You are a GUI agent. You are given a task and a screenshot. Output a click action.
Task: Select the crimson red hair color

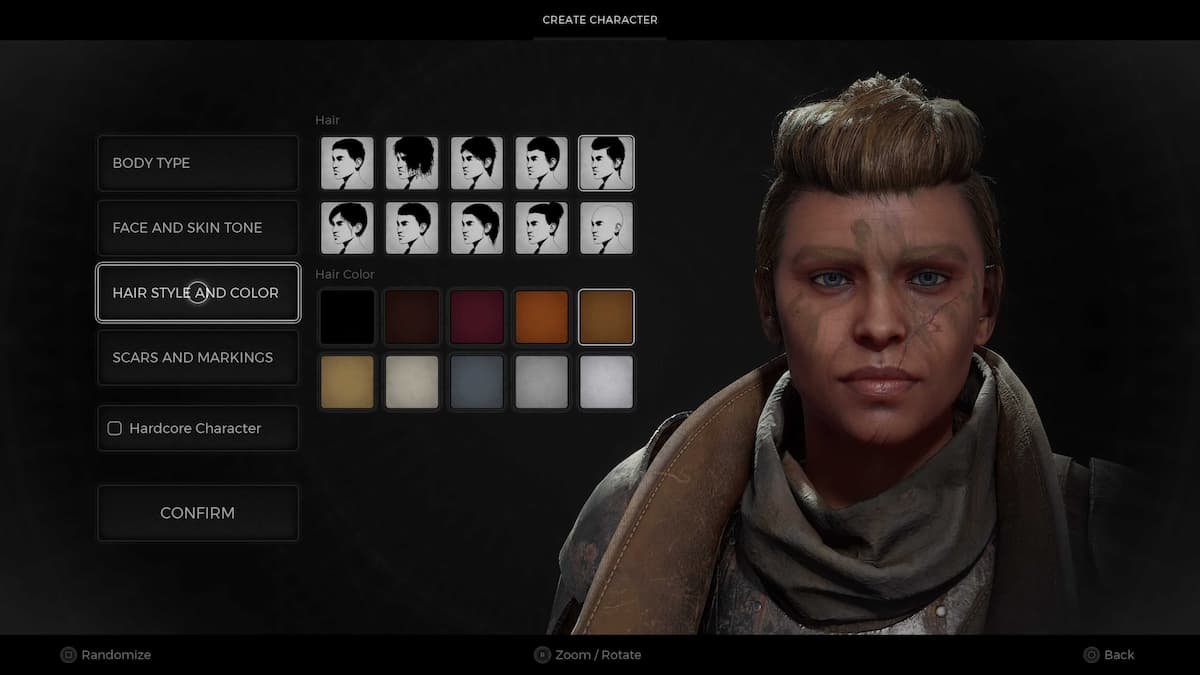[x=477, y=317]
